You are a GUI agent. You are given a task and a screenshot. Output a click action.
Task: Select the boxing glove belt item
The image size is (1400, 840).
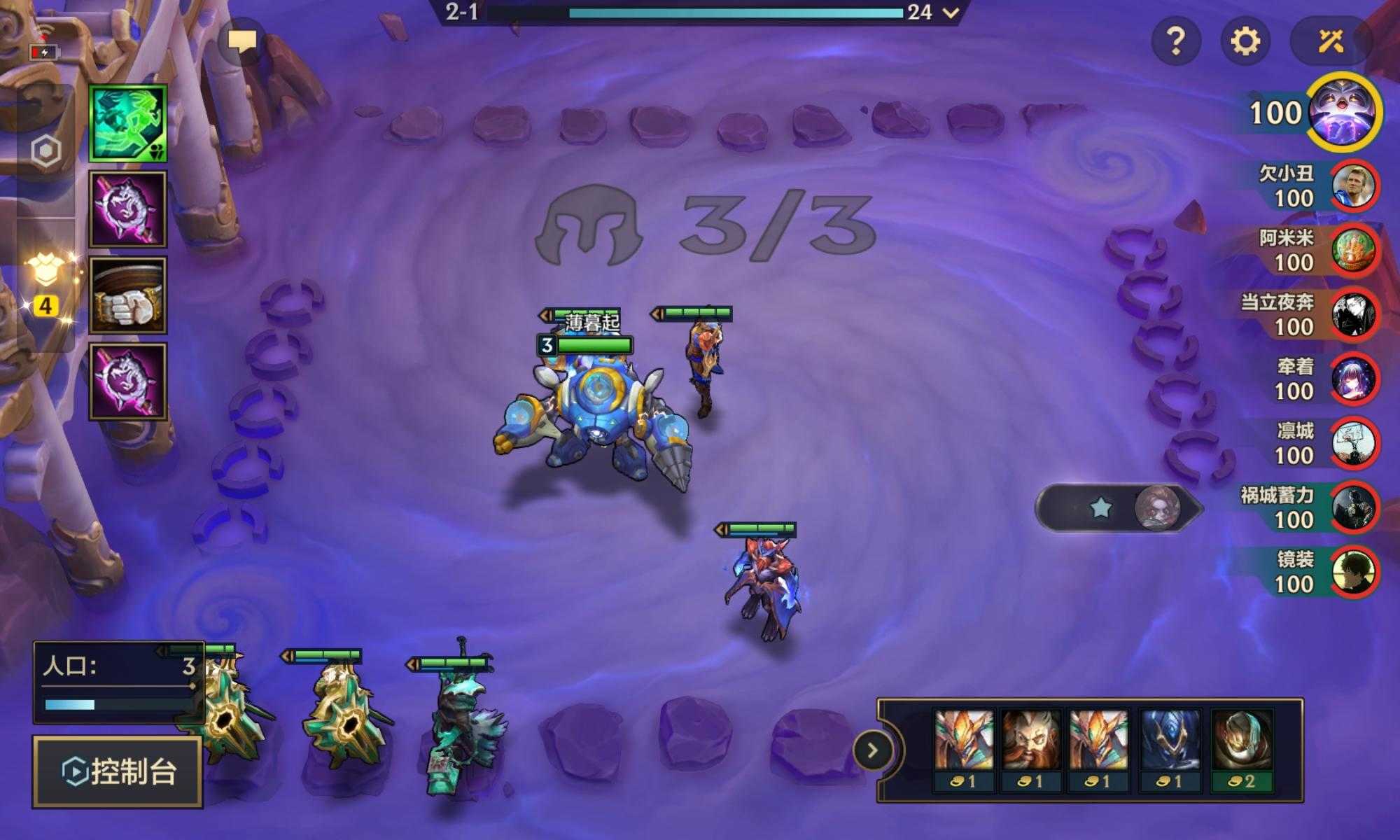tap(128, 295)
